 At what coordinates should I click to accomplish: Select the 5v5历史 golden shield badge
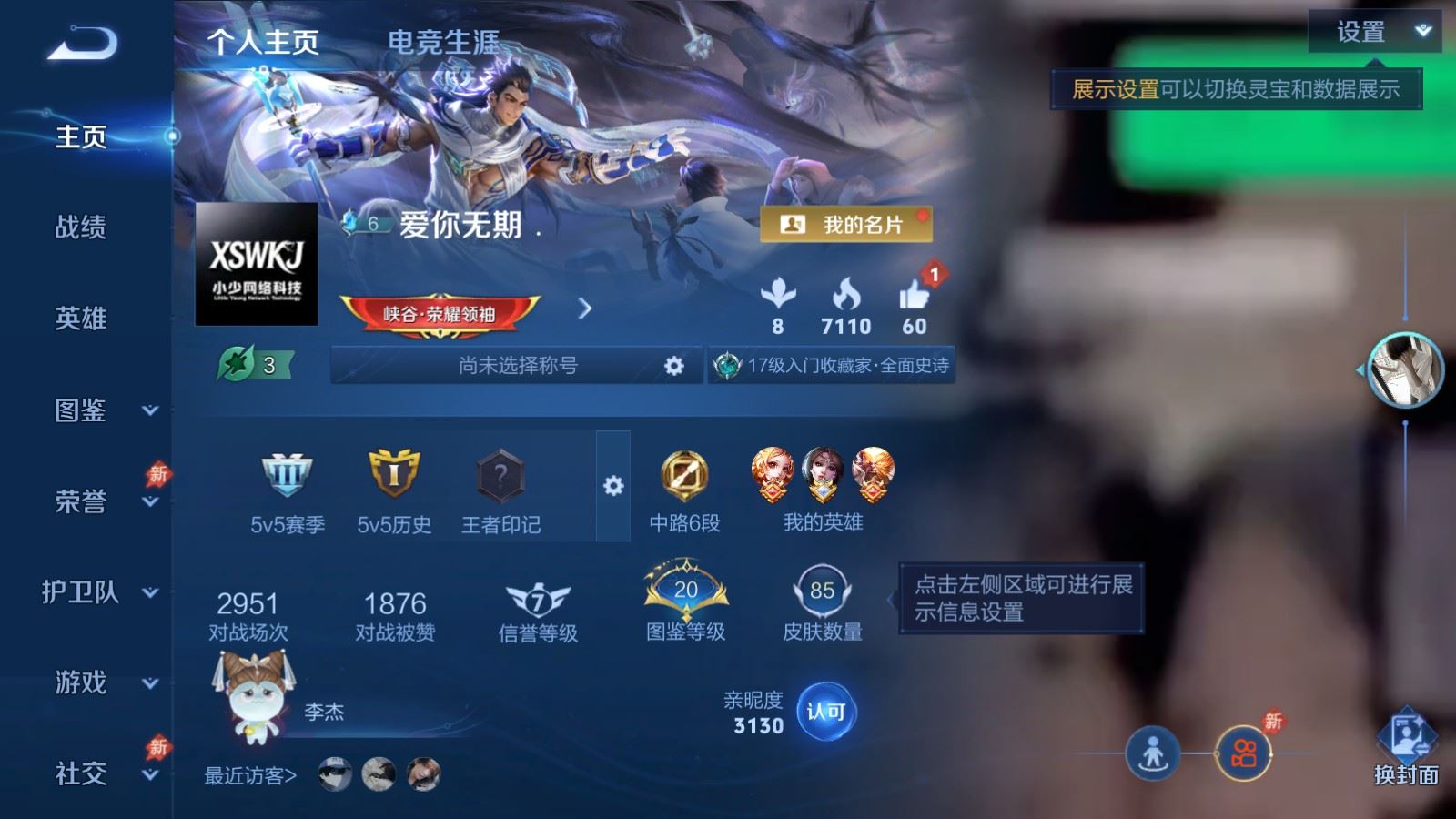[393, 473]
